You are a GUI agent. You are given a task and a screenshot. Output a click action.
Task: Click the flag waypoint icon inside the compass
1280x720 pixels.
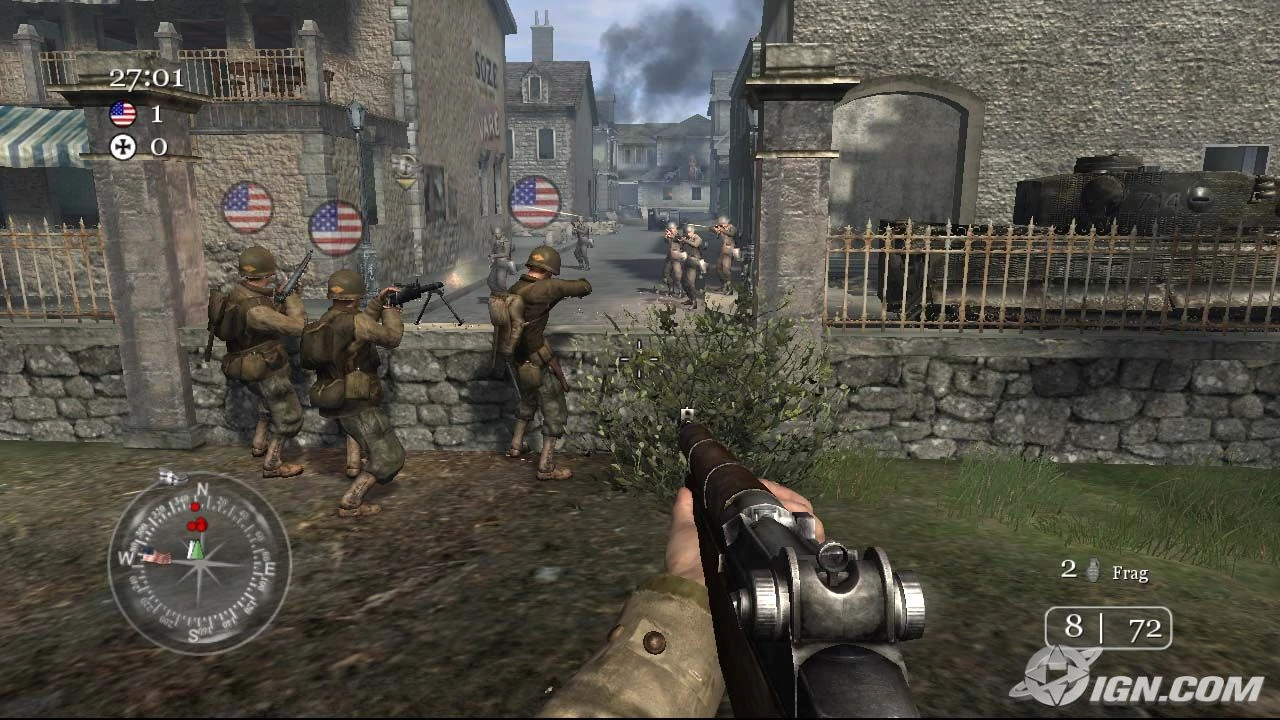[155, 556]
